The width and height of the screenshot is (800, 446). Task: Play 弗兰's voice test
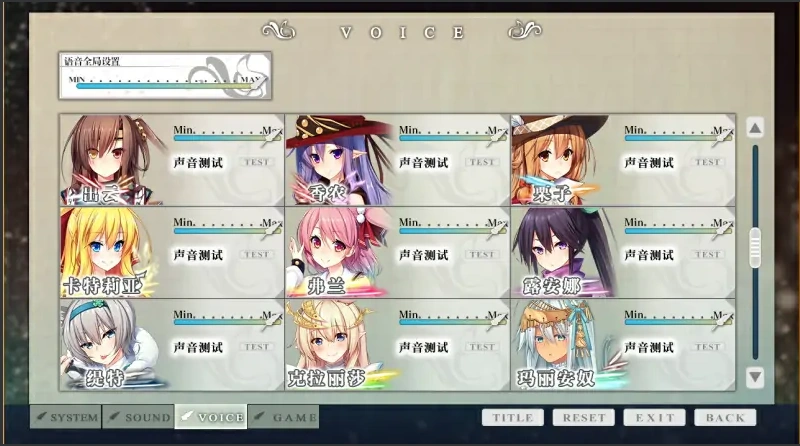pos(483,254)
